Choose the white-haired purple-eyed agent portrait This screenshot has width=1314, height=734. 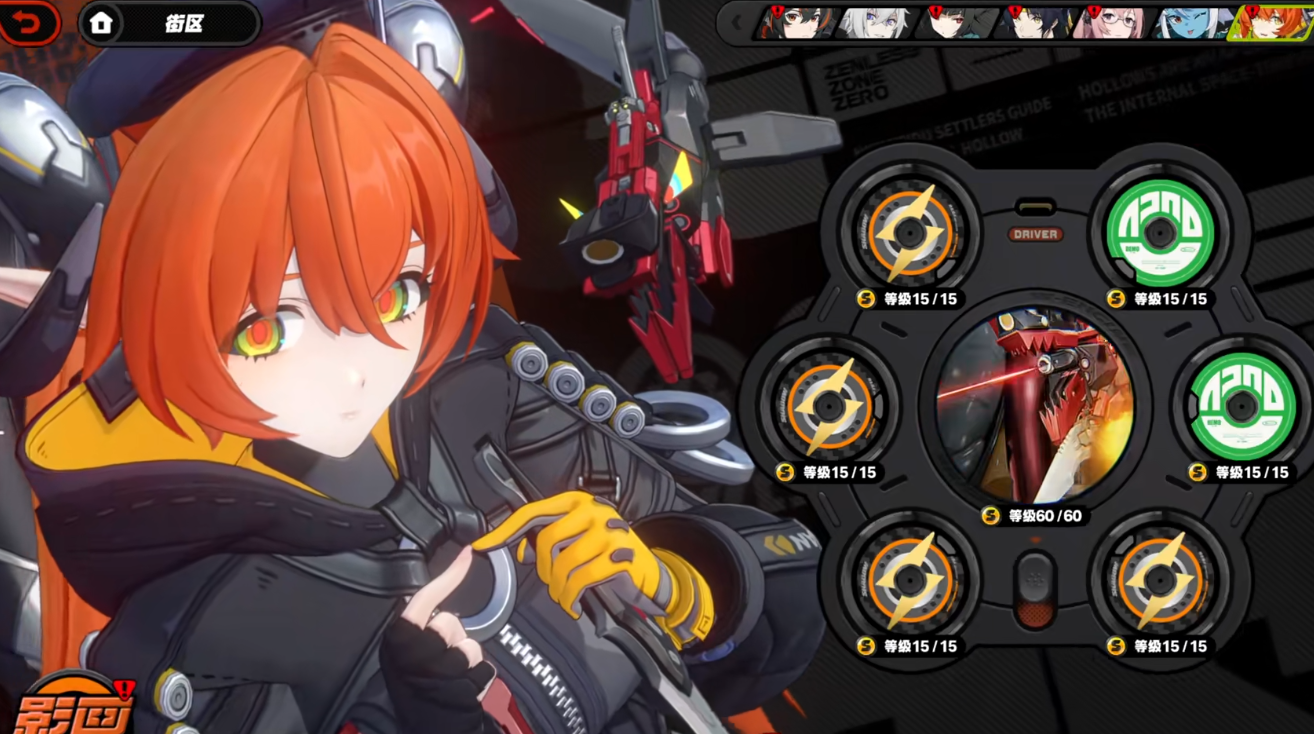(873, 22)
